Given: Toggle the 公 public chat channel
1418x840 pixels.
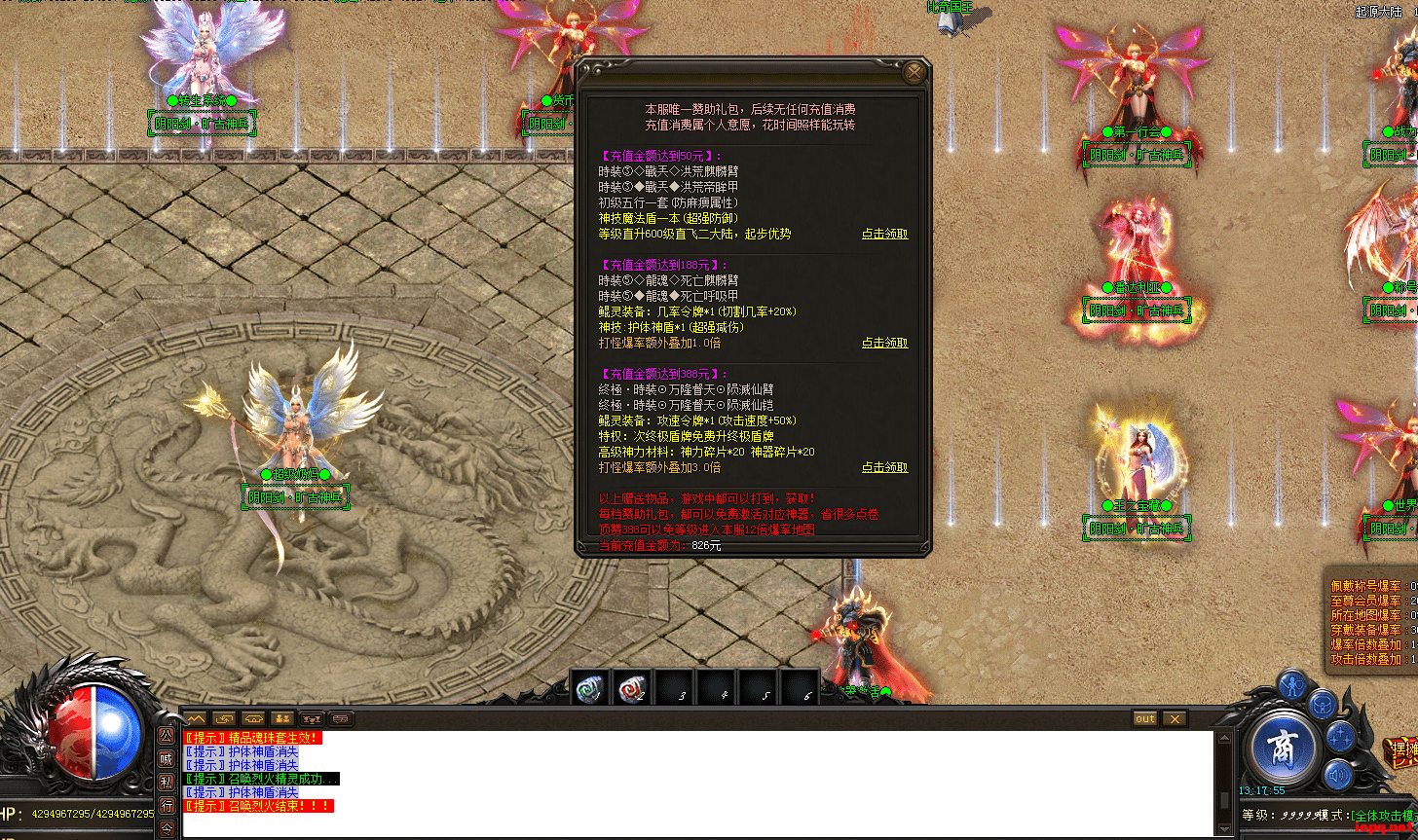Looking at the screenshot, I should [x=168, y=737].
